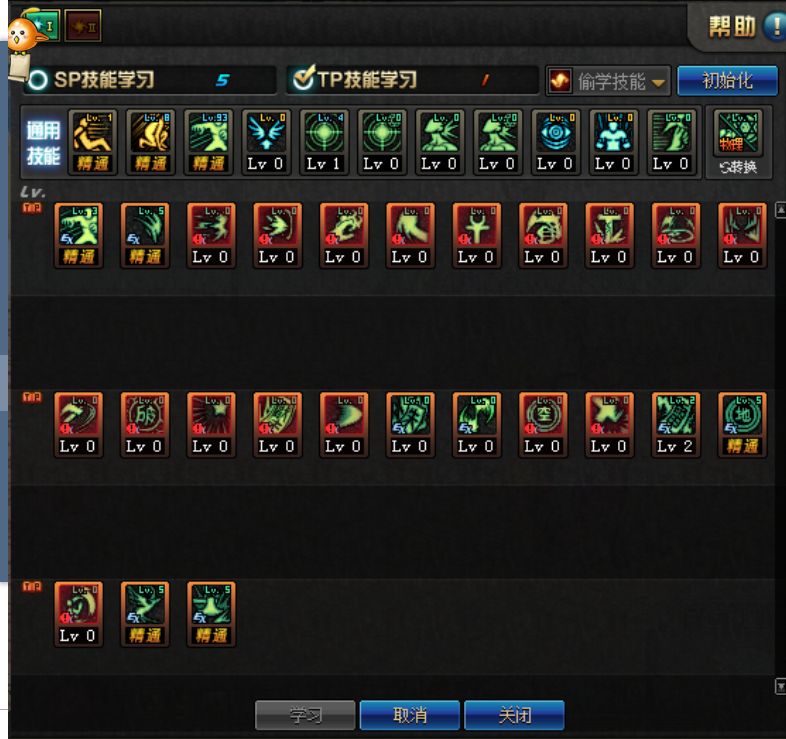Screen dimensions: 786x739
Task: Cancel with the 取消 button
Action: [x=410, y=716]
